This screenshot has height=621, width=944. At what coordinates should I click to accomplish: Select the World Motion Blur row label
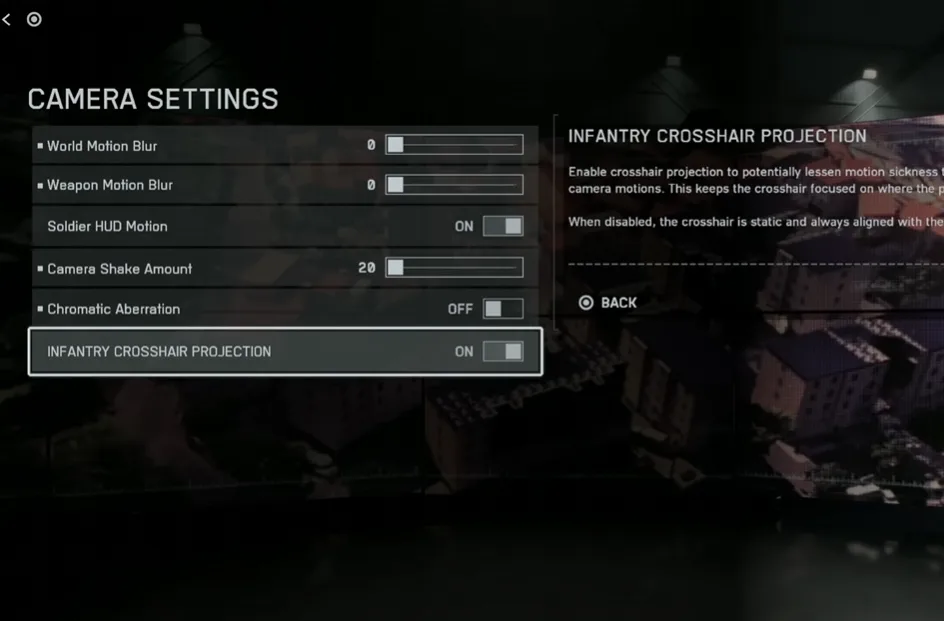[102, 146]
